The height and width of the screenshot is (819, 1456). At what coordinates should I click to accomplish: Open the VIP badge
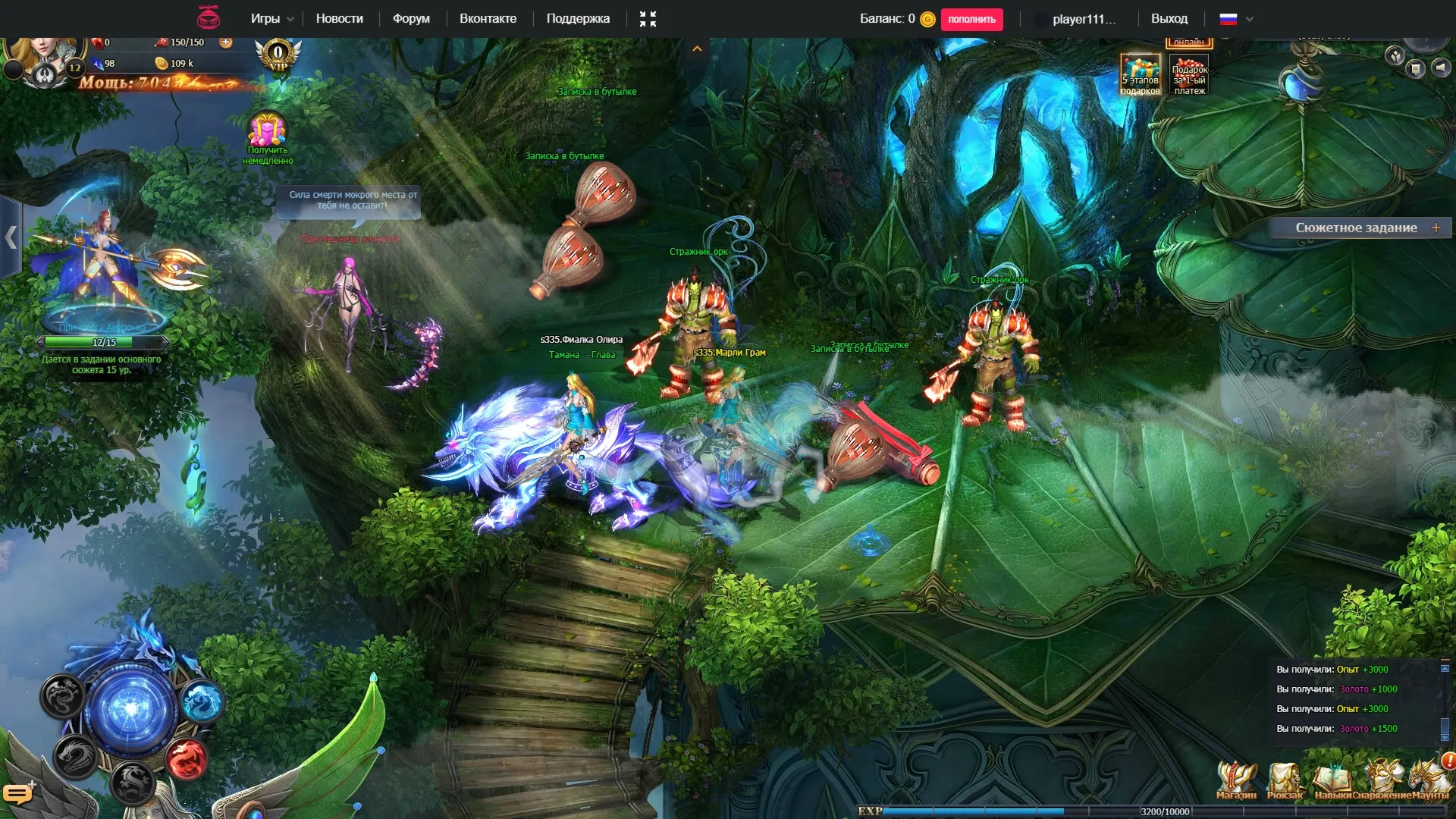click(x=278, y=55)
